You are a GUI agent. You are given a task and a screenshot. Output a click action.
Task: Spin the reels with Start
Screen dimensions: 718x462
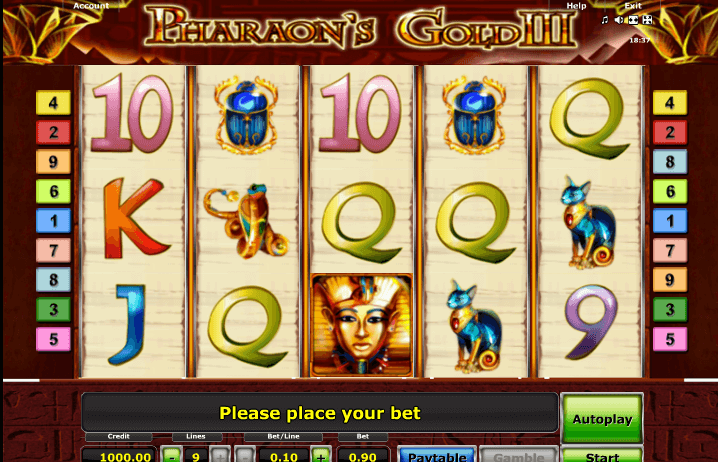pyautogui.click(x=602, y=456)
